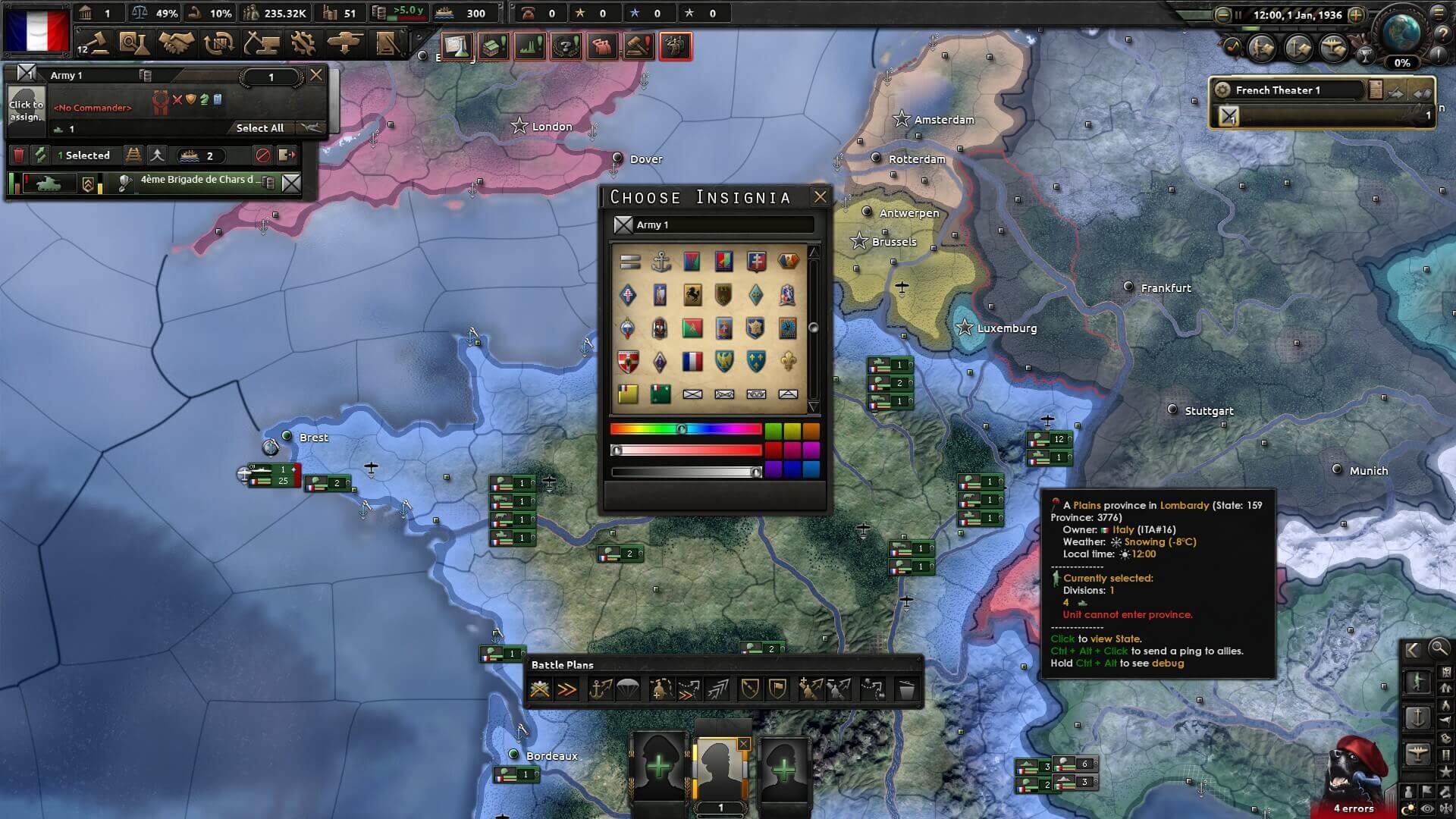This screenshot has height=819, width=1456.
Task: Open the diplomacy handshake menu
Action: [176, 44]
